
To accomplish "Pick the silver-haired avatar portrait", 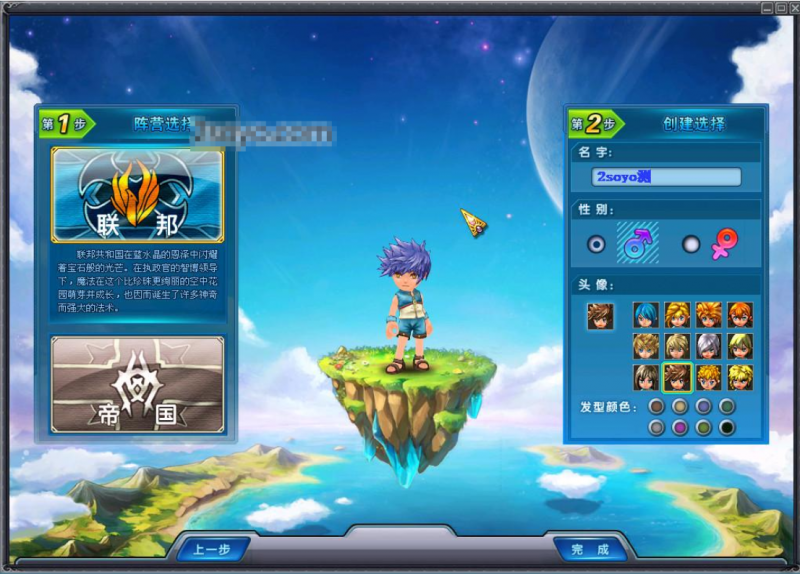I will tap(708, 346).
